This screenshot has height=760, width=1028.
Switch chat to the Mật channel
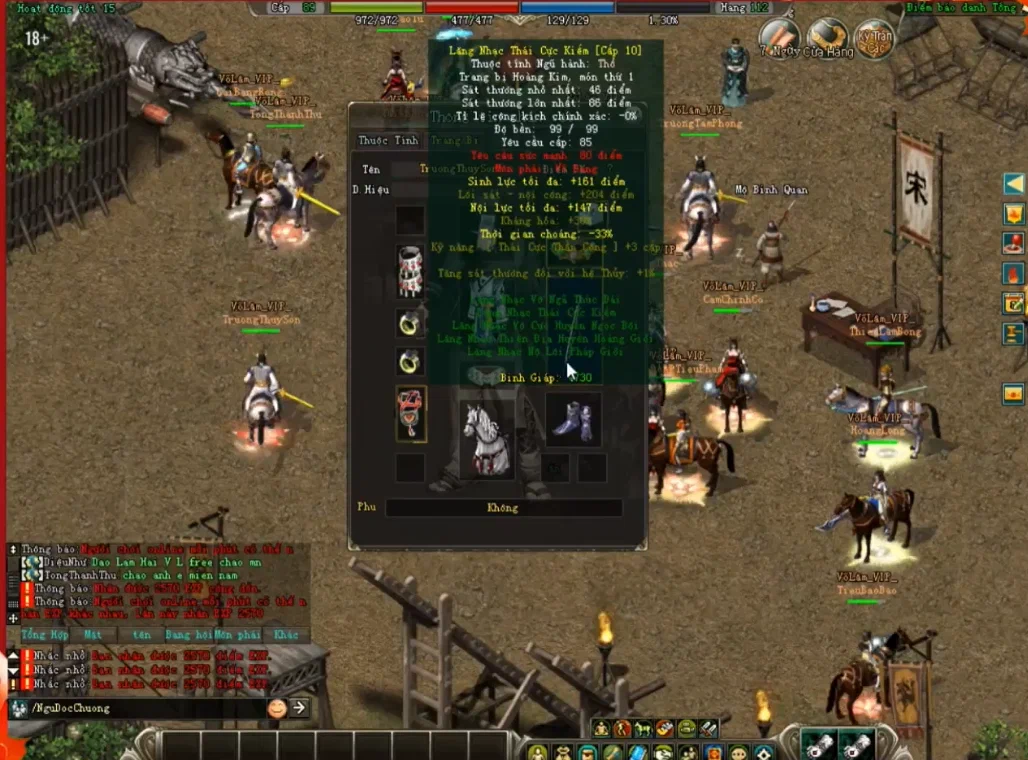(x=93, y=635)
